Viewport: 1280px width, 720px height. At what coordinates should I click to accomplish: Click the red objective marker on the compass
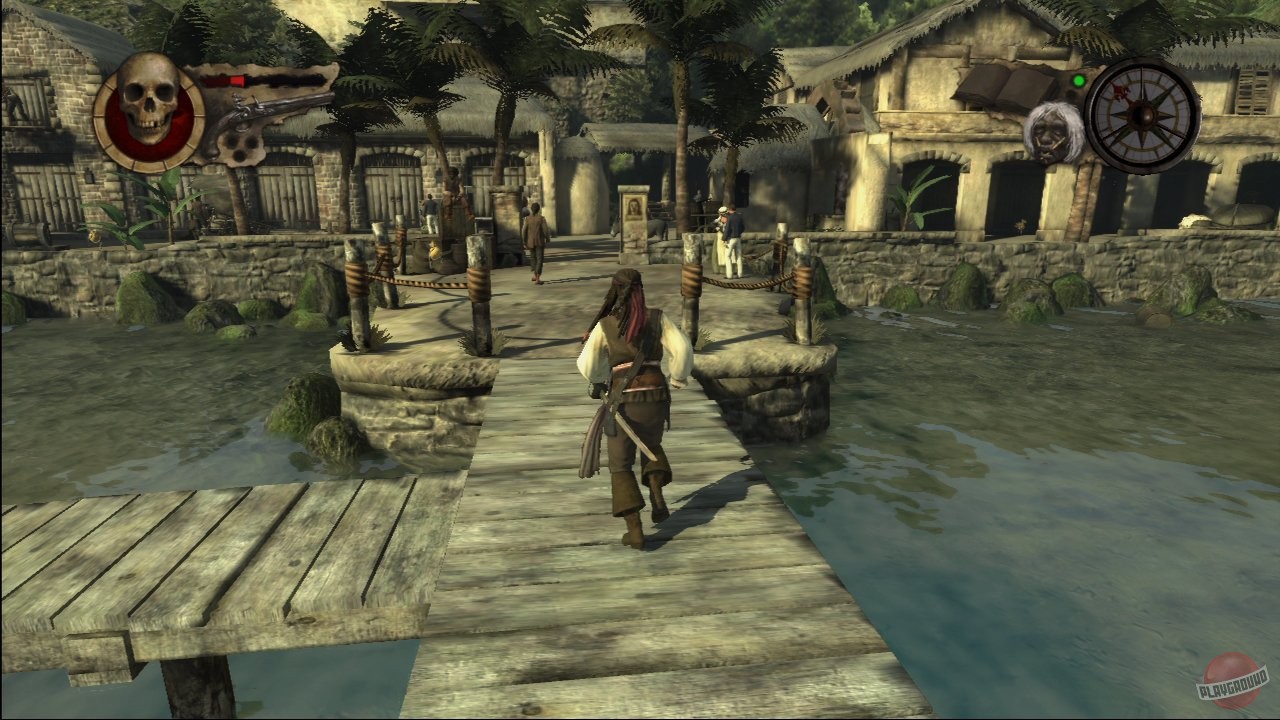tap(1122, 95)
